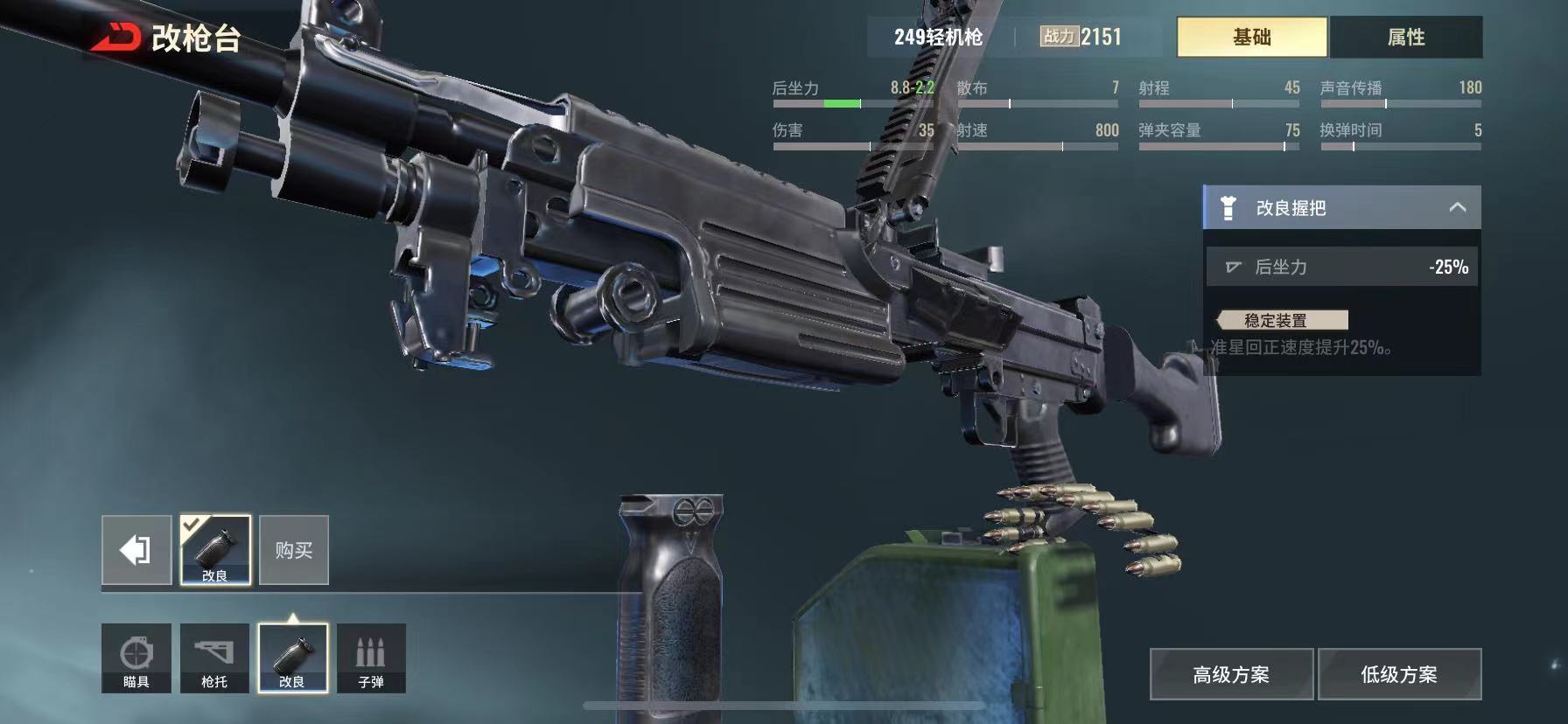
Task: Choose the 瞄具 sight slot
Action: 136,658
